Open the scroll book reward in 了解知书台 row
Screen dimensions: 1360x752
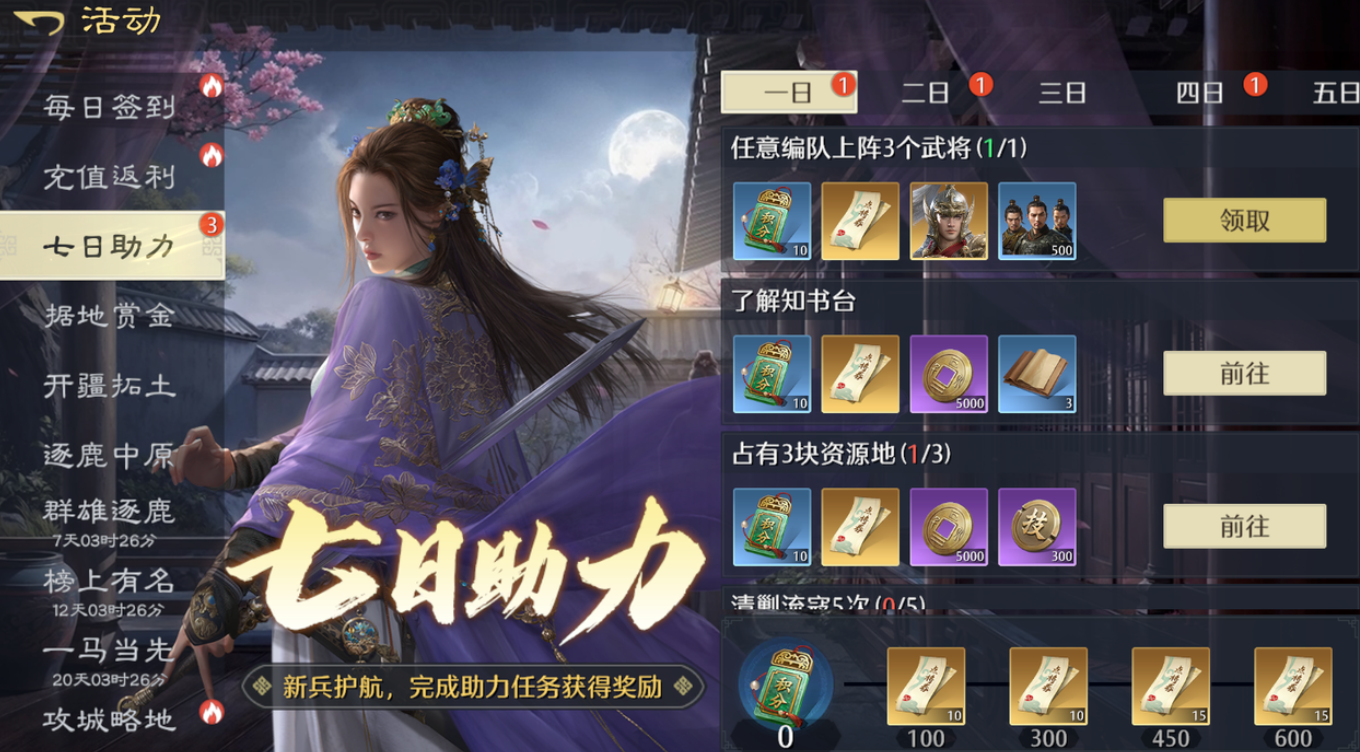[1036, 376]
